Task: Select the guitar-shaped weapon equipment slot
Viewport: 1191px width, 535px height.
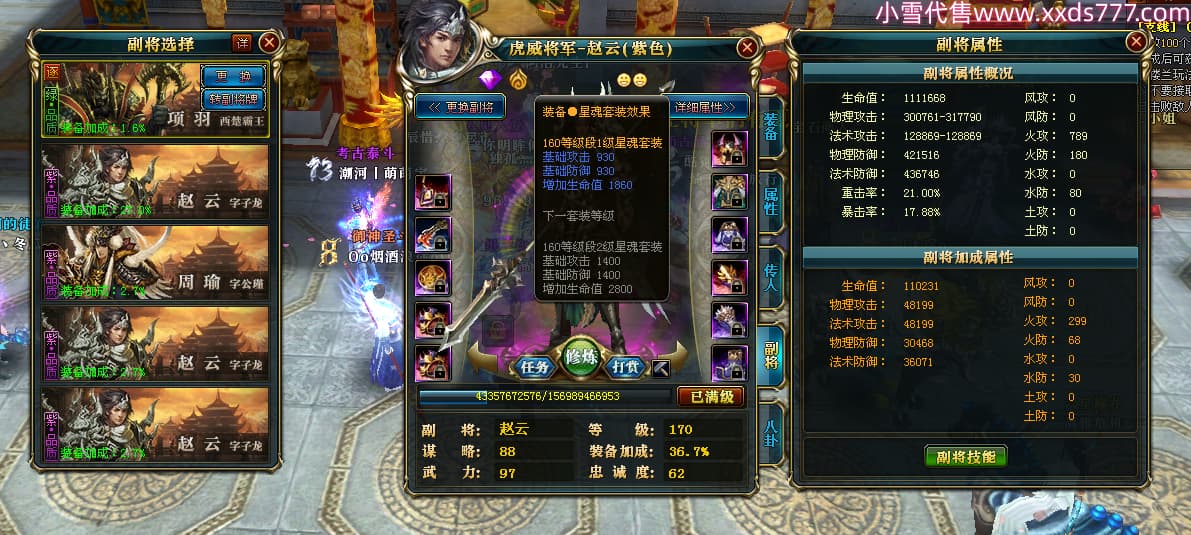Action: pyautogui.click(x=433, y=233)
